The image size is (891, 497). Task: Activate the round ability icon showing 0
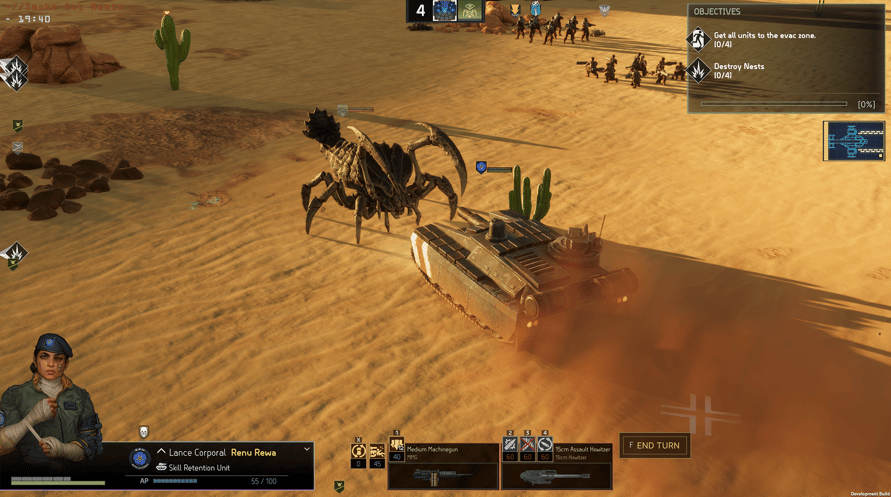click(x=358, y=454)
